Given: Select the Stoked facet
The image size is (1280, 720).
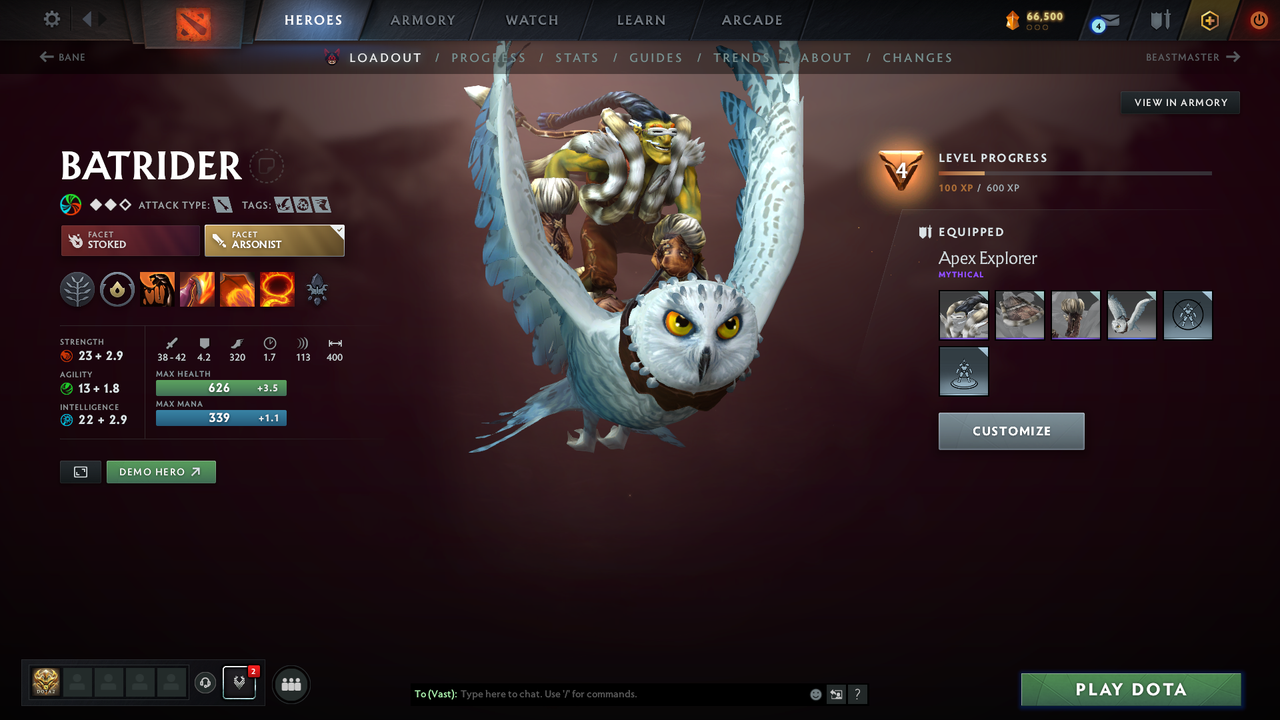Looking at the screenshot, I should (x=129, y=240).
